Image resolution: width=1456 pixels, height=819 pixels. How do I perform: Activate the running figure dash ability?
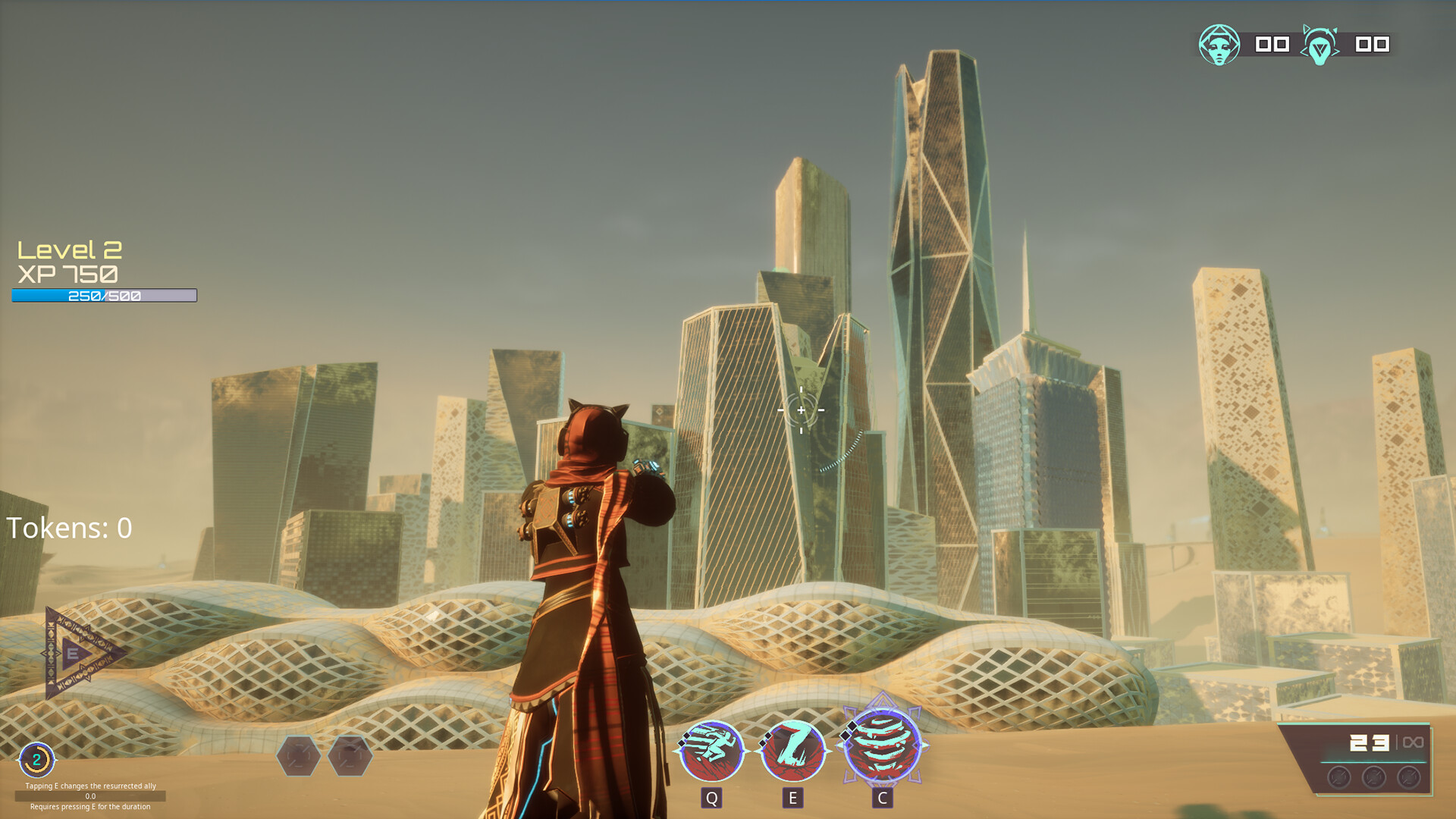pos(711,750)
